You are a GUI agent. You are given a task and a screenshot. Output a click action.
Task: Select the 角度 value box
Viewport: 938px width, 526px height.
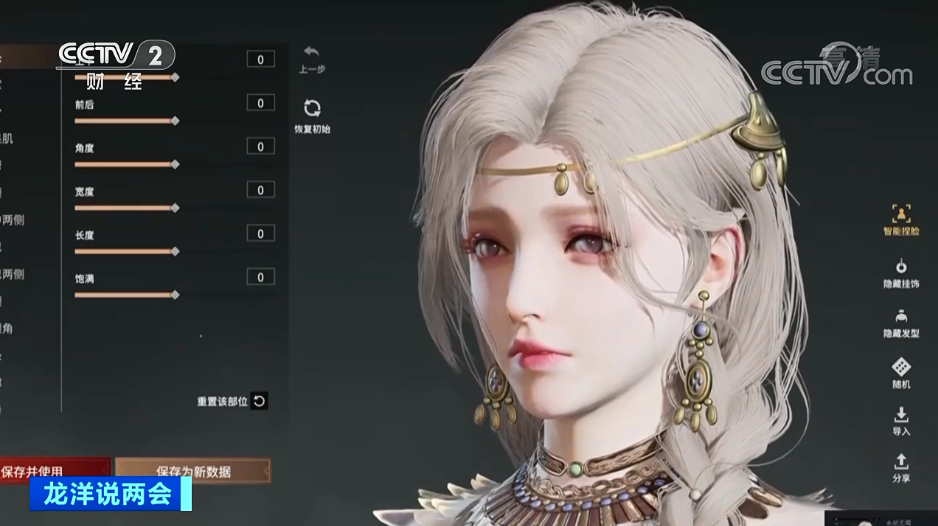(260, 147)
